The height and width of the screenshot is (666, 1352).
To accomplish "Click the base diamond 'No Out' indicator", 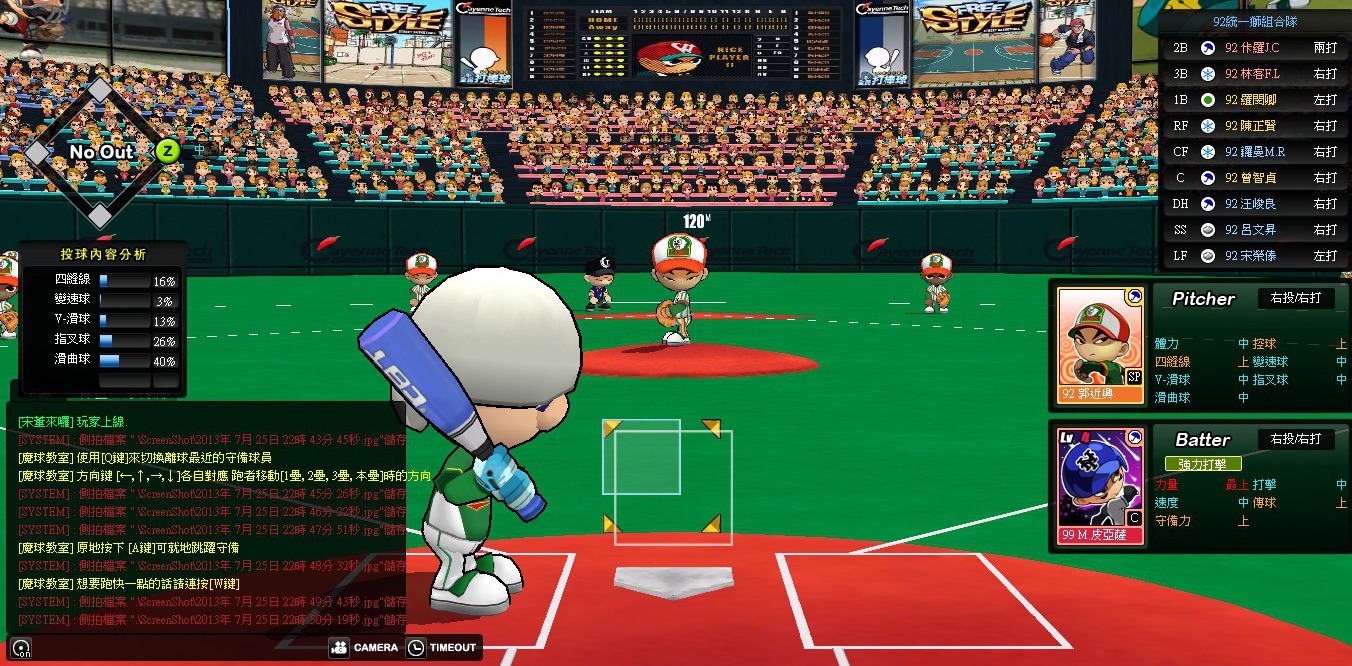I will pos(100,152).
